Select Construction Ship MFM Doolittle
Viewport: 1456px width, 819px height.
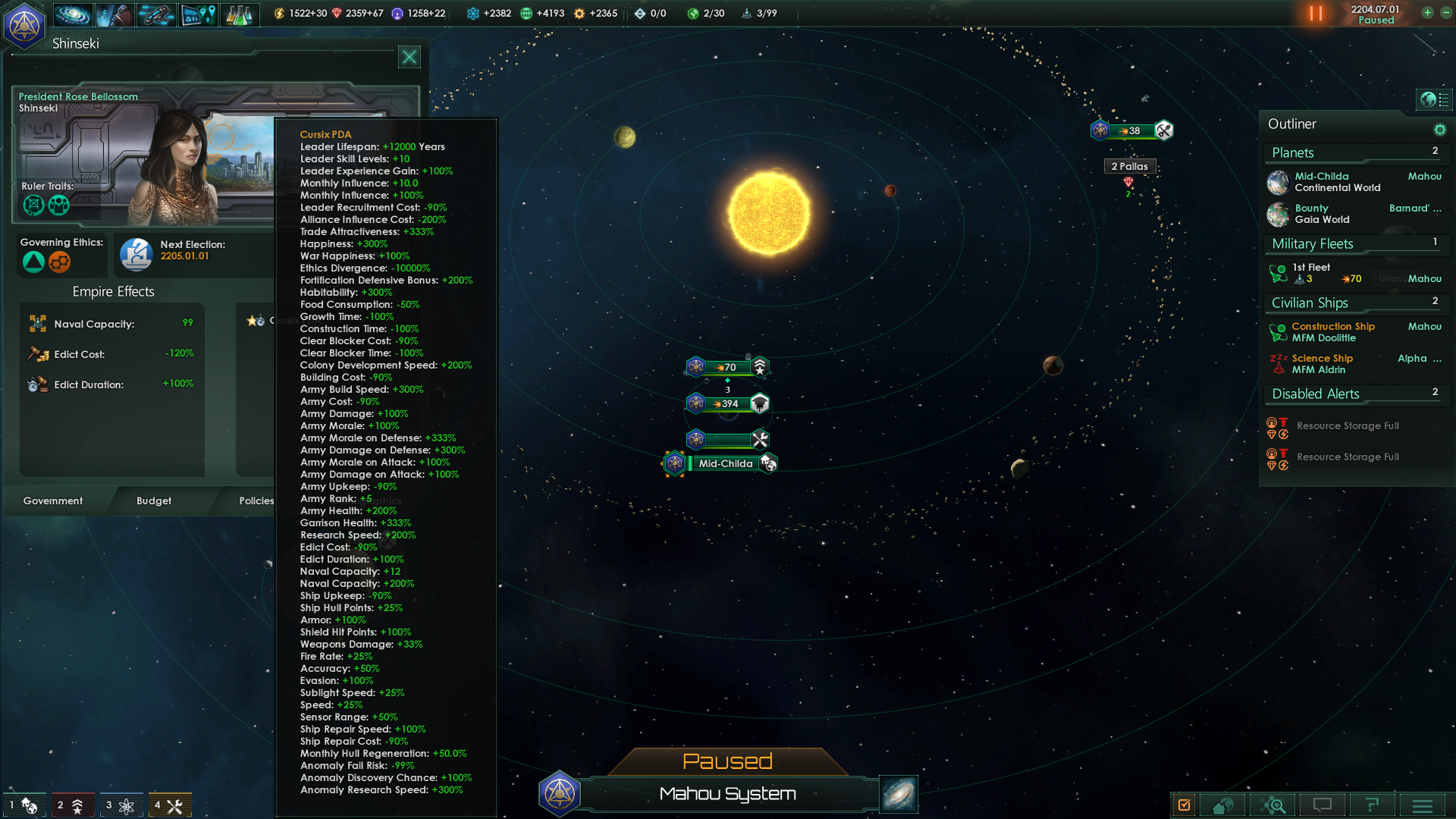1333,332
